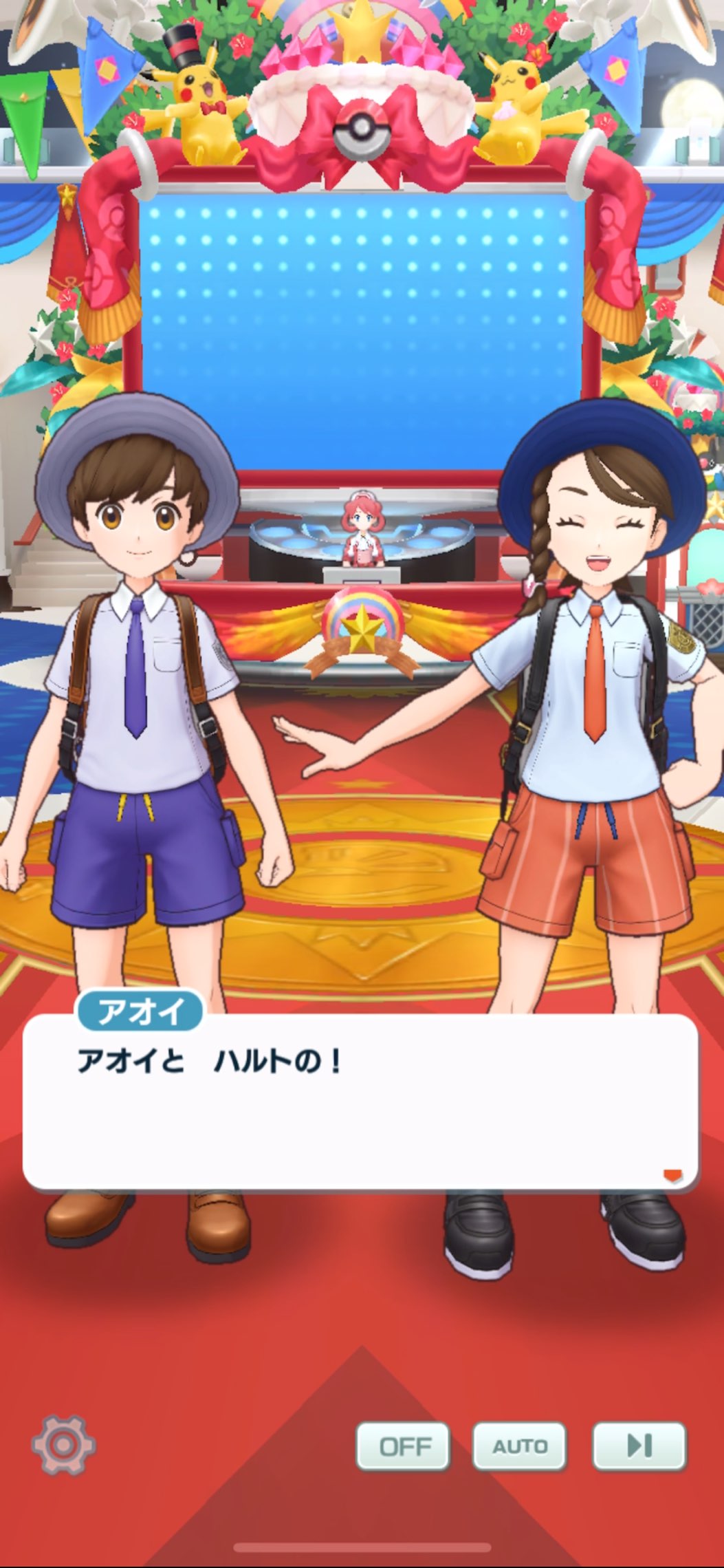Advance the アオイ dialogue text box
The image size is (724, 1568).
pyautogui.click(x=360, y=1101)
